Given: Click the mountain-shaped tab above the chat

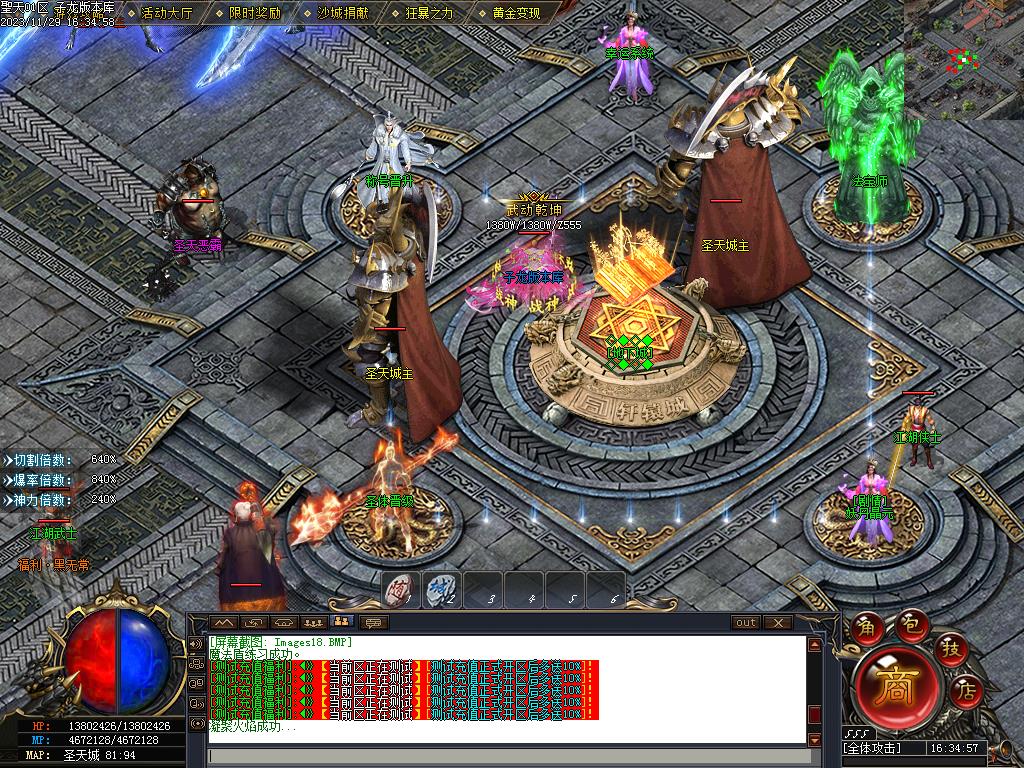Looking at the screenshot, I should [224, 622].
